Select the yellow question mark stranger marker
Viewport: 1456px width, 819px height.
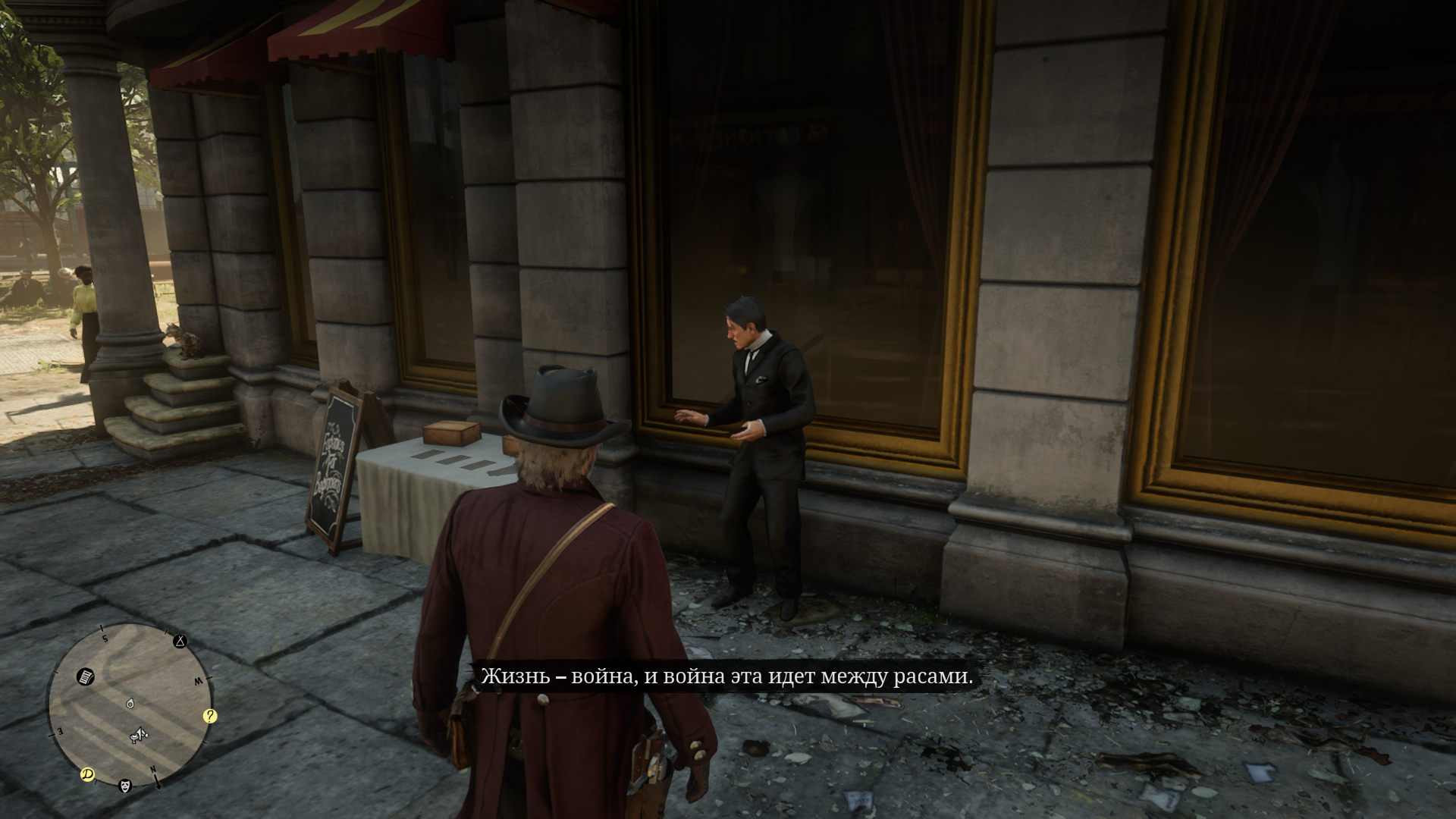point(210,716)
